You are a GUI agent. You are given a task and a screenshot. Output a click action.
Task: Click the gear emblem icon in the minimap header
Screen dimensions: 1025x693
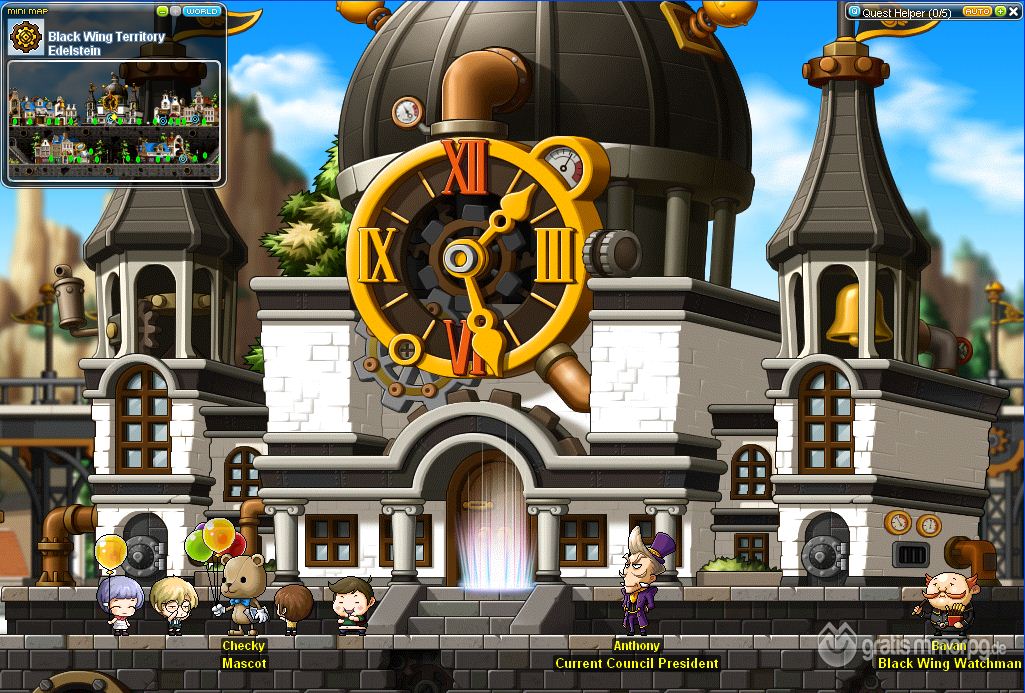click(24, 38)
